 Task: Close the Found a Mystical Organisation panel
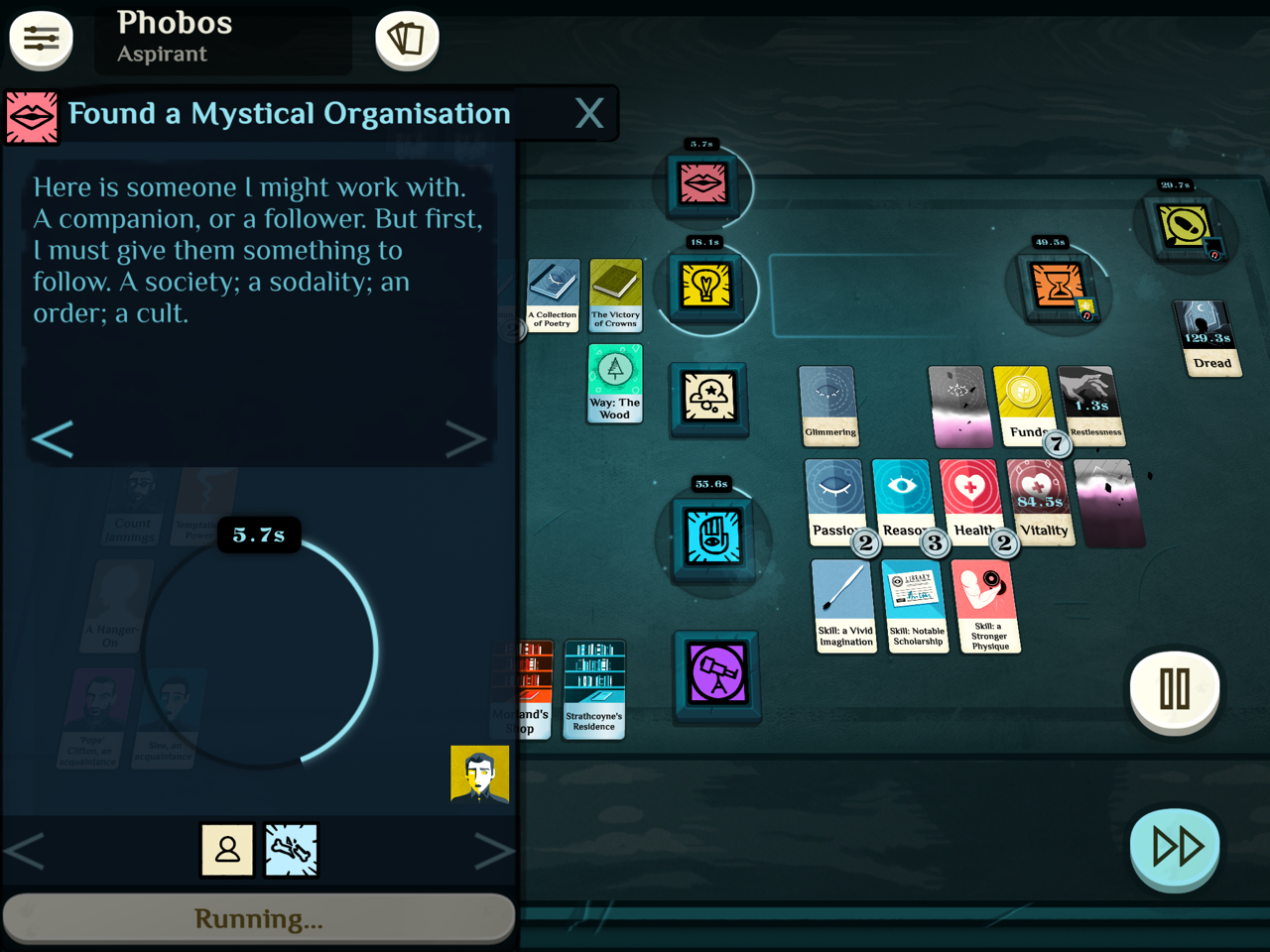(589, 114)
